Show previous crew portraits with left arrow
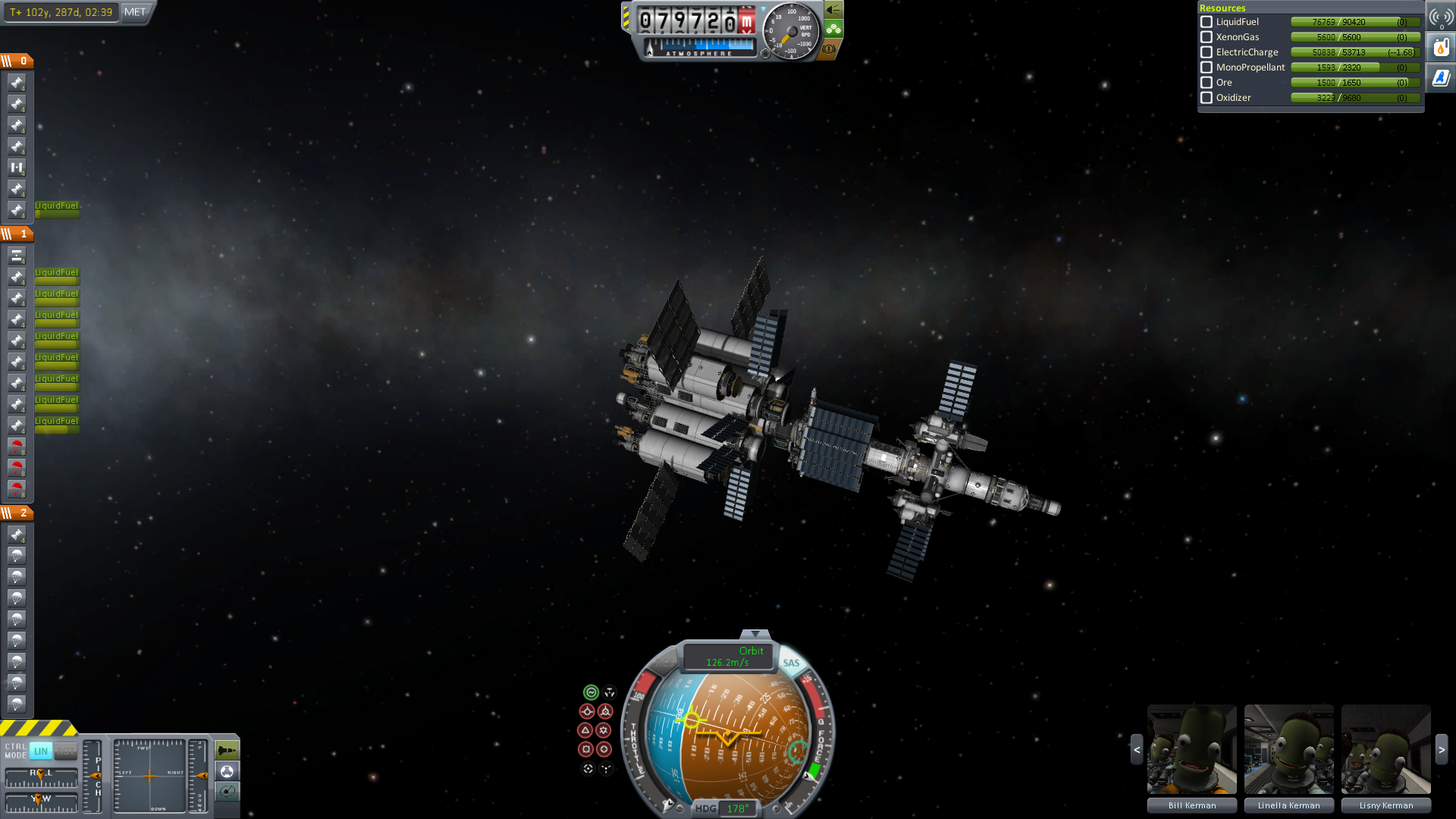This screenshot has height=819, width=1456. pyautogui.click(x=1136, y=749)
